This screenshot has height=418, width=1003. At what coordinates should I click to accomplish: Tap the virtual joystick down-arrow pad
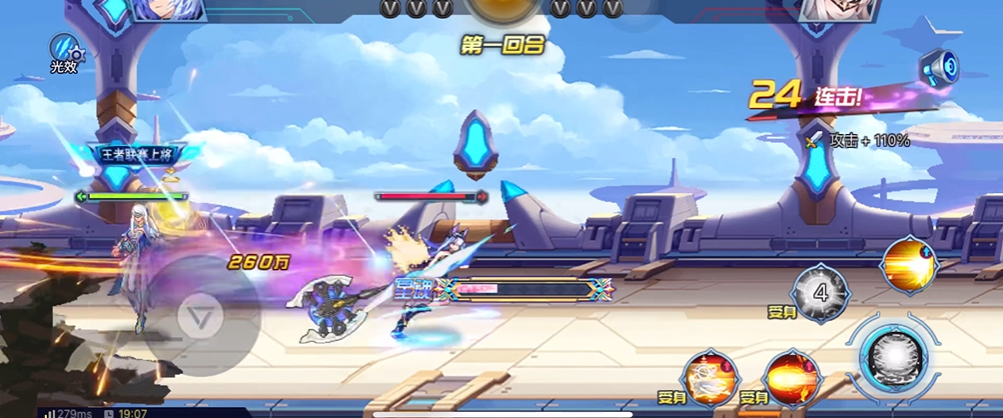click(200, 319)
